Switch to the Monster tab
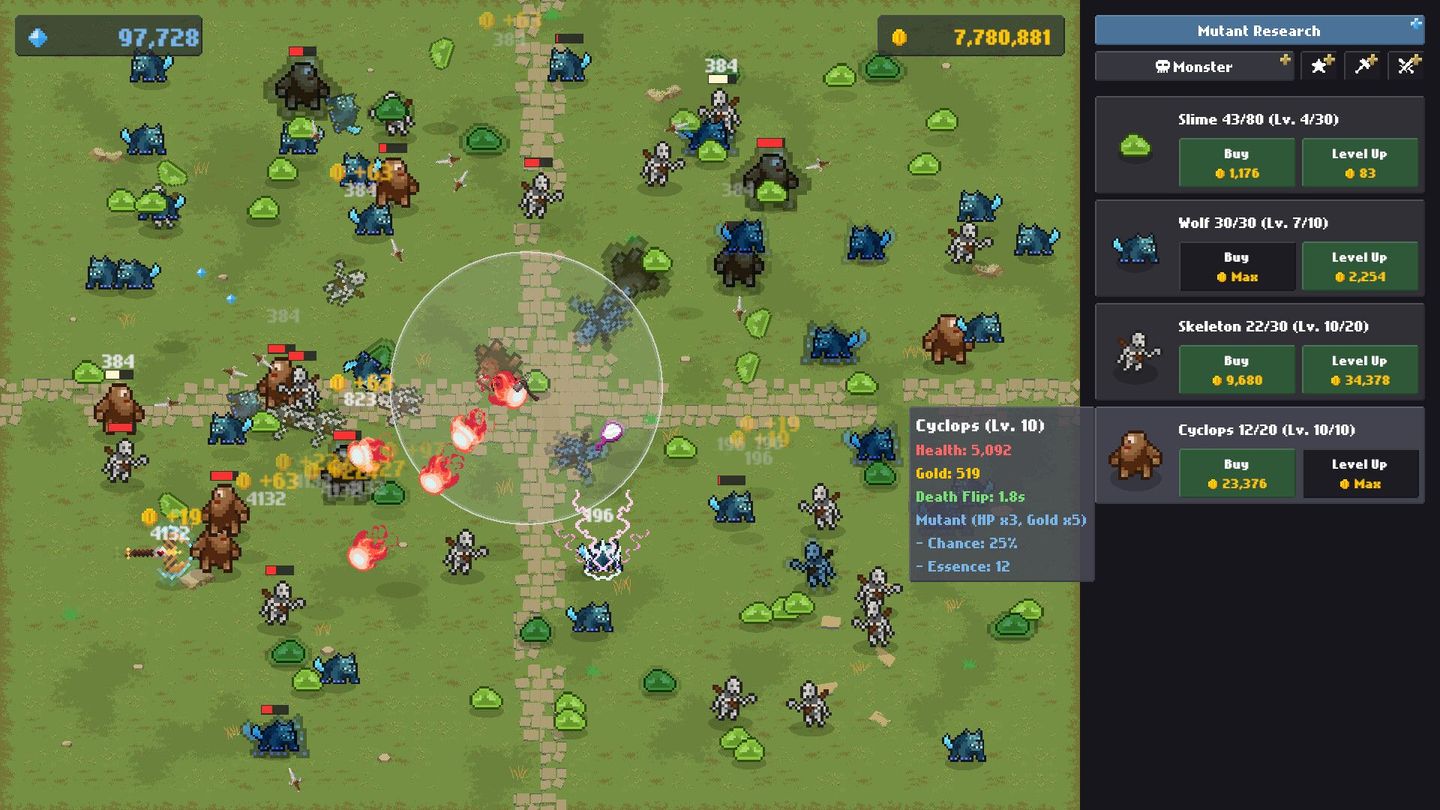Image resolution: width=1440 pixels, height=810 pixels. click(x=1195, y=67)
